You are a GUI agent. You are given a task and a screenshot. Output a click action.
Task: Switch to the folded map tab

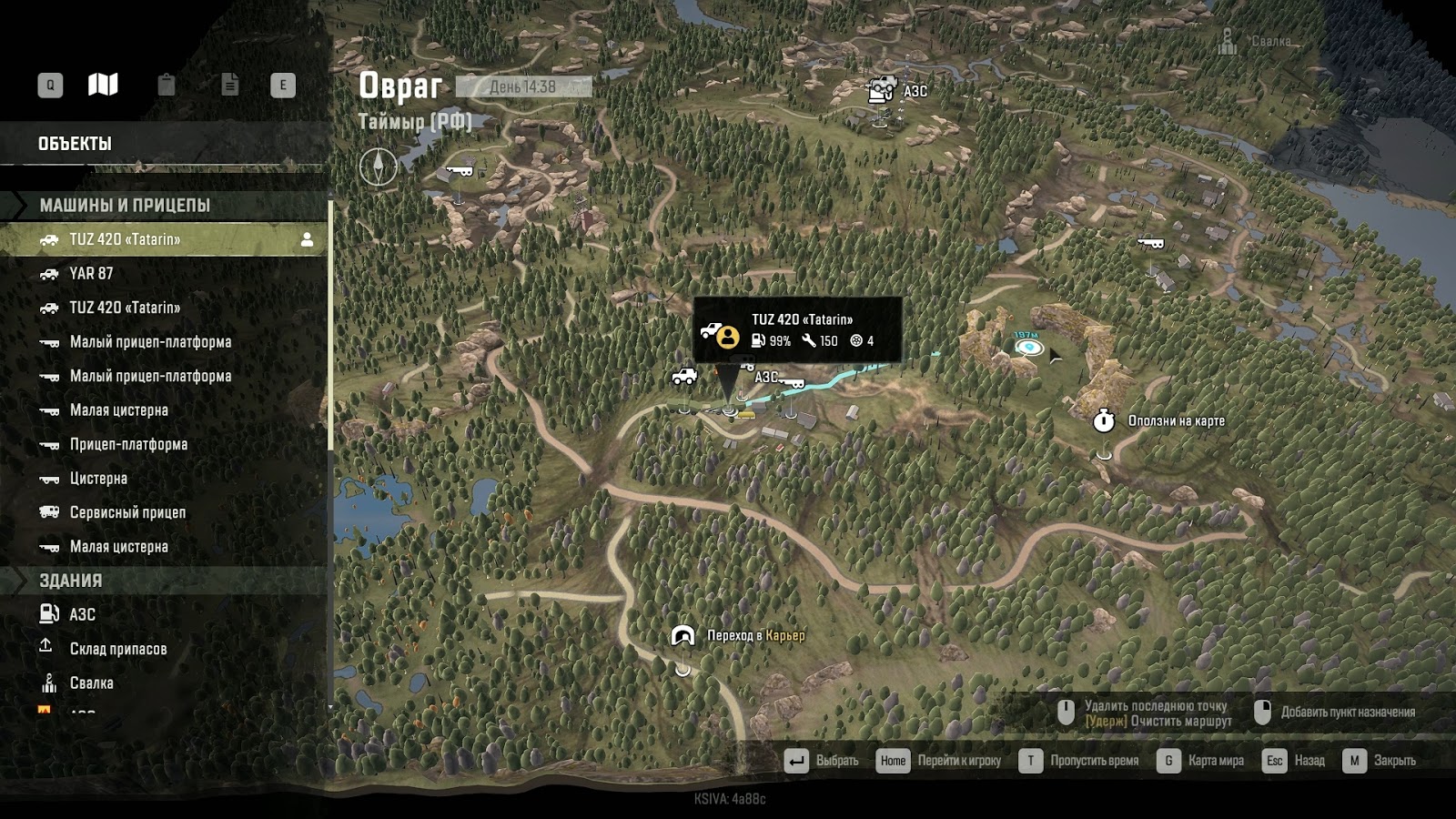coord(103,86)
